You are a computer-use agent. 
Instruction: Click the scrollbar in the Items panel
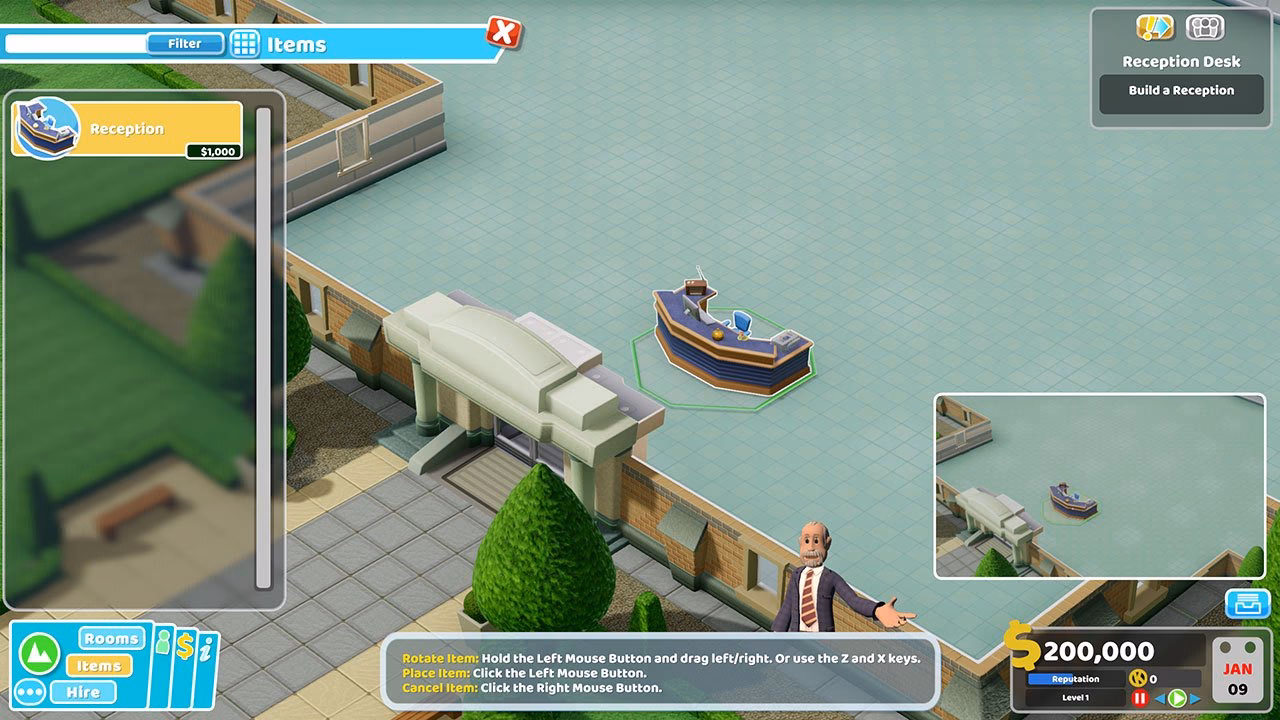(x=265, y=350)
